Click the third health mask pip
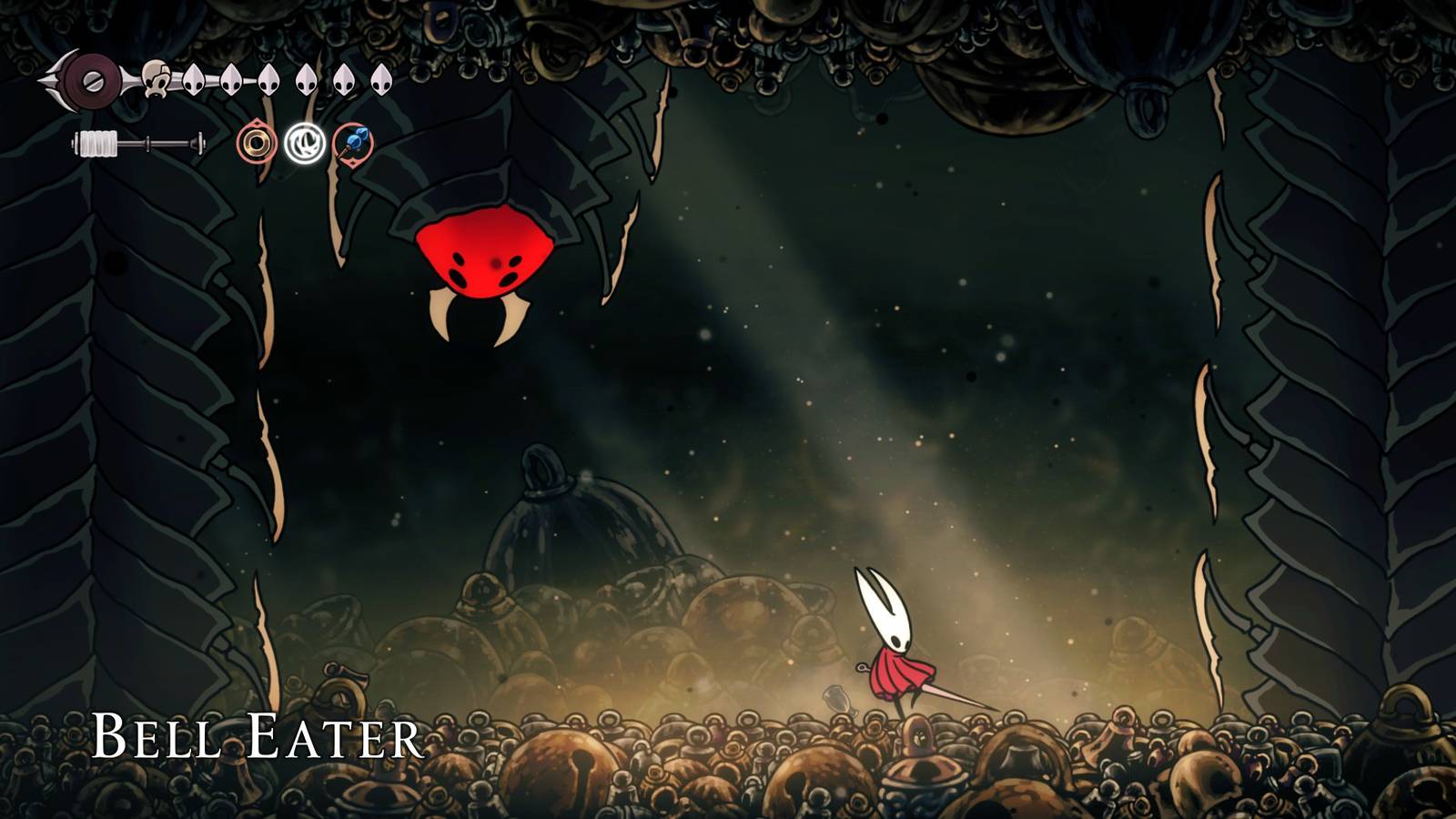This screenshot has width=1456, height=819. pos(230,79)
